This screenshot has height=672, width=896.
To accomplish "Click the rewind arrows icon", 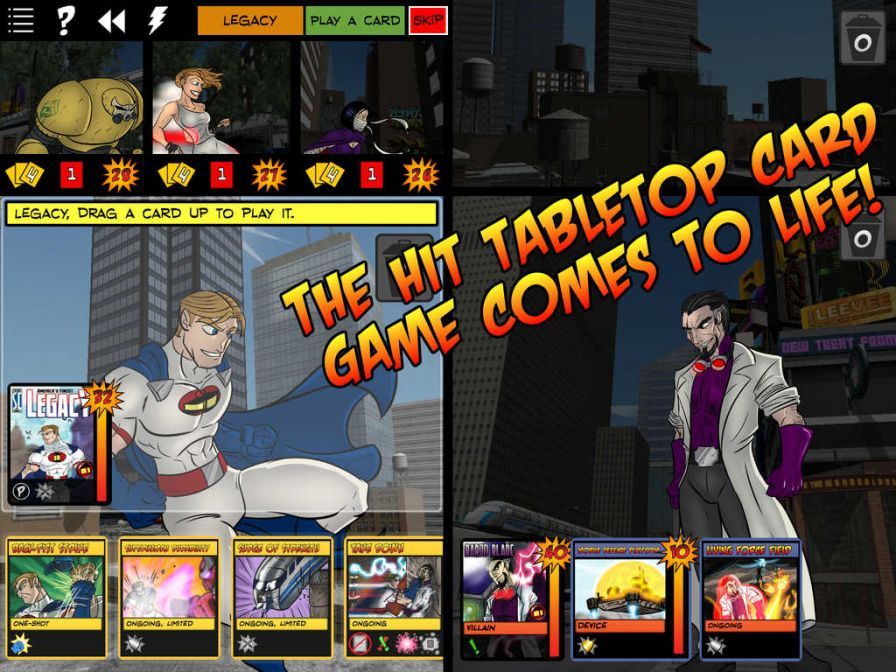I will click(111, 21).
